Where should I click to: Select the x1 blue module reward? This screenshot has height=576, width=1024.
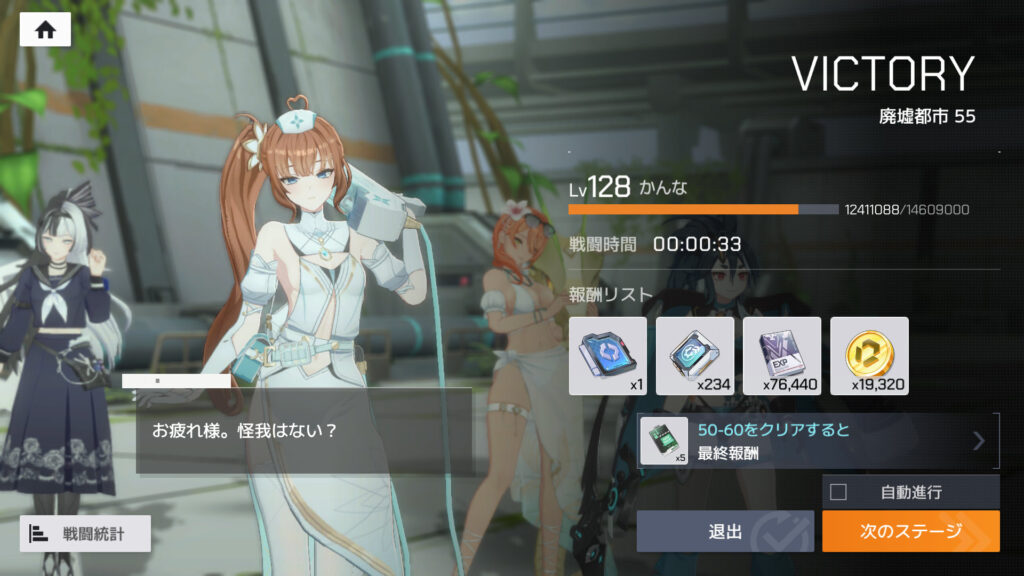pyautogui.click(x=607, y=356)
